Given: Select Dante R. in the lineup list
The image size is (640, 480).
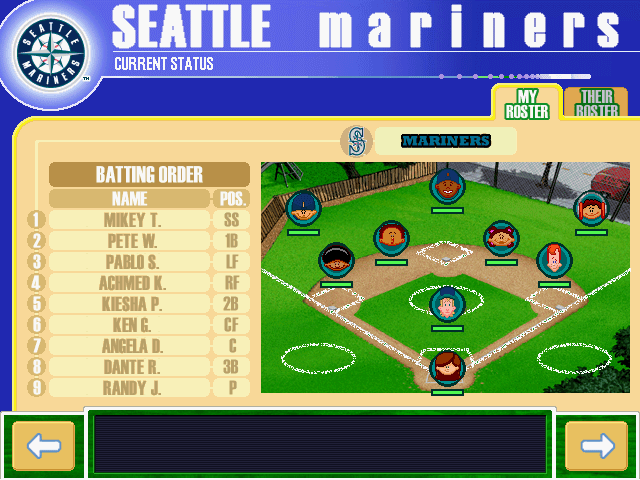Looking at the screenshot, I should click(130, 367).
